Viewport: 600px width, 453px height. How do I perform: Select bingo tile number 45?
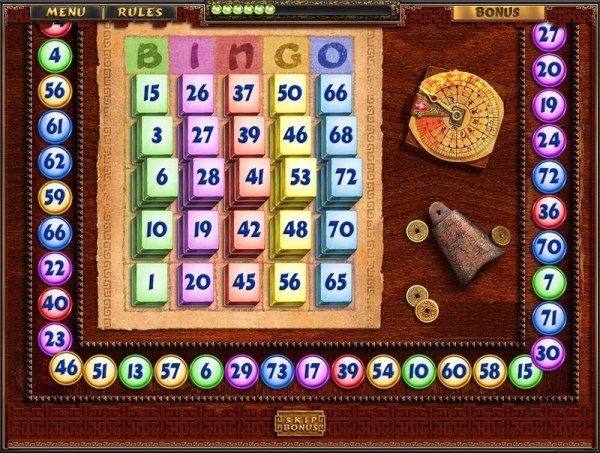(x=245, y=283)
